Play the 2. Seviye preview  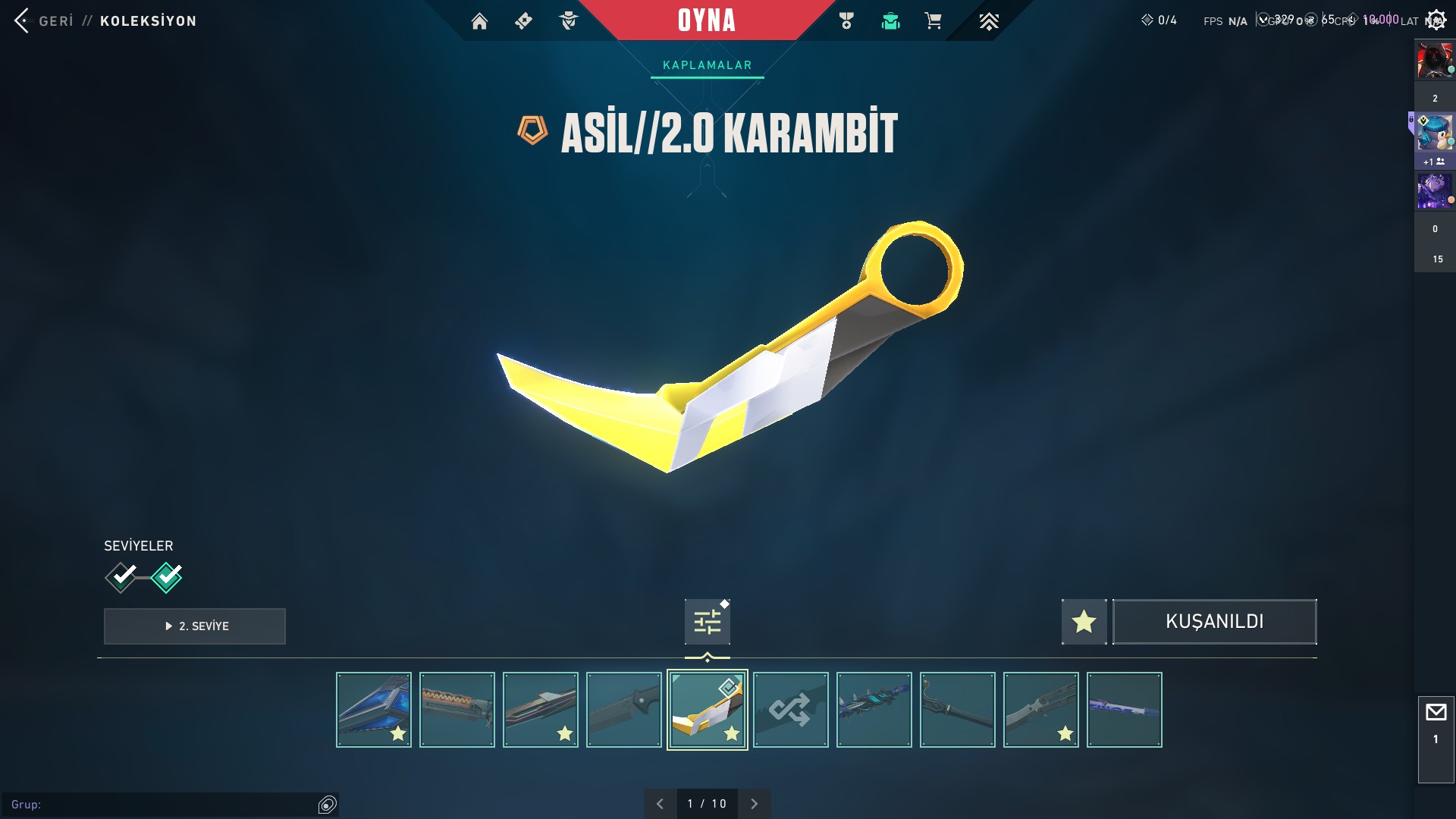195,626
